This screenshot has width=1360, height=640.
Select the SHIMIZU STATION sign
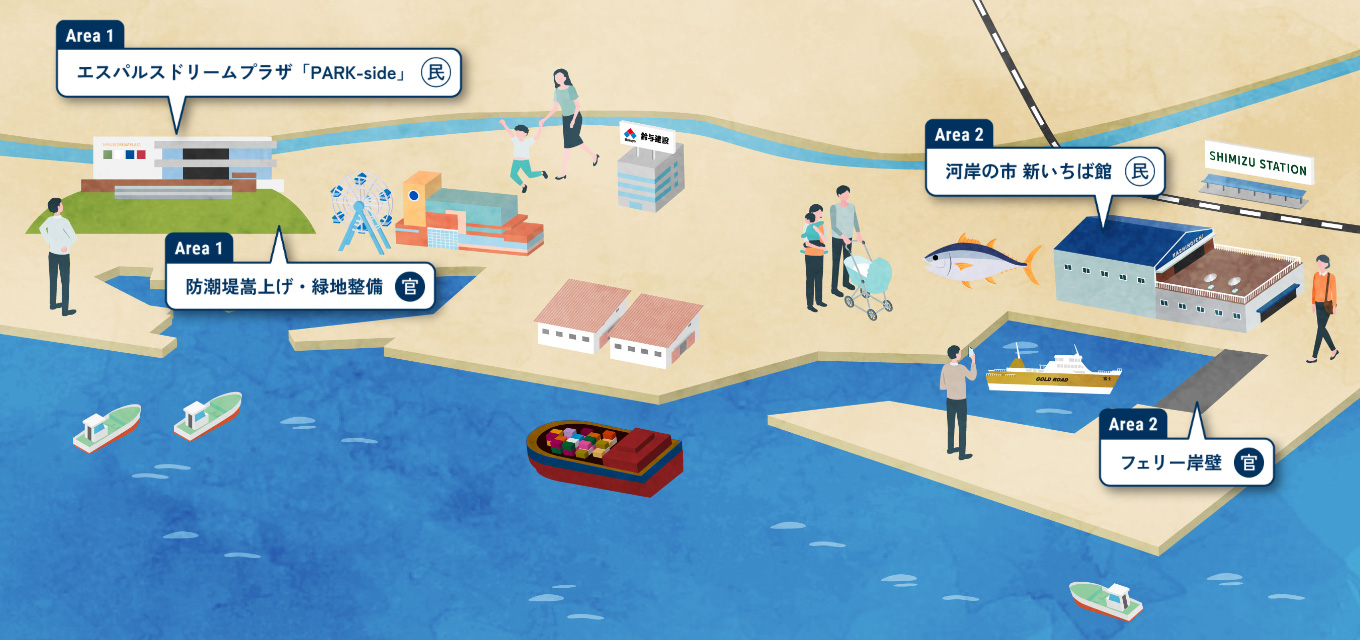pyautogui.click(x=1259, y=160)
